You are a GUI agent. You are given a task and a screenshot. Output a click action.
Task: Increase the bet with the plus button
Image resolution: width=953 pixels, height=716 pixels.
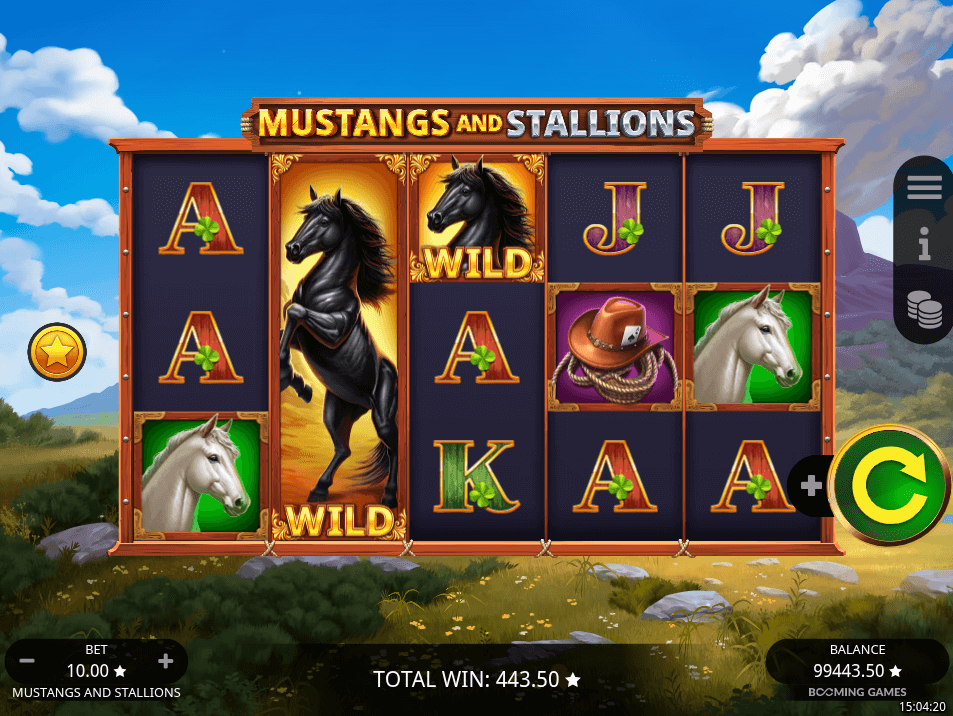pos(166,662)
